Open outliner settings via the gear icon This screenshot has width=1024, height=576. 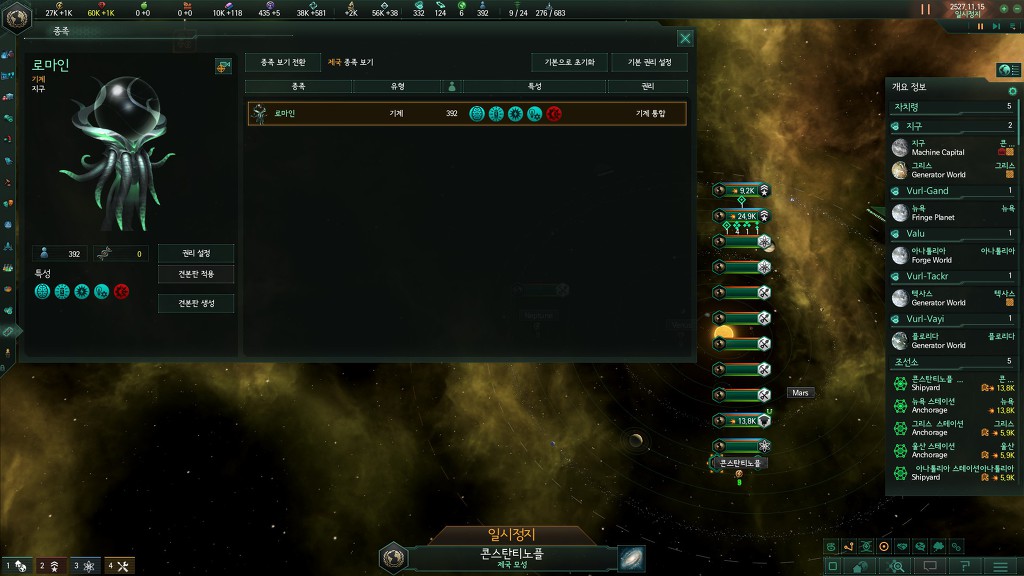click(1012, 91)
